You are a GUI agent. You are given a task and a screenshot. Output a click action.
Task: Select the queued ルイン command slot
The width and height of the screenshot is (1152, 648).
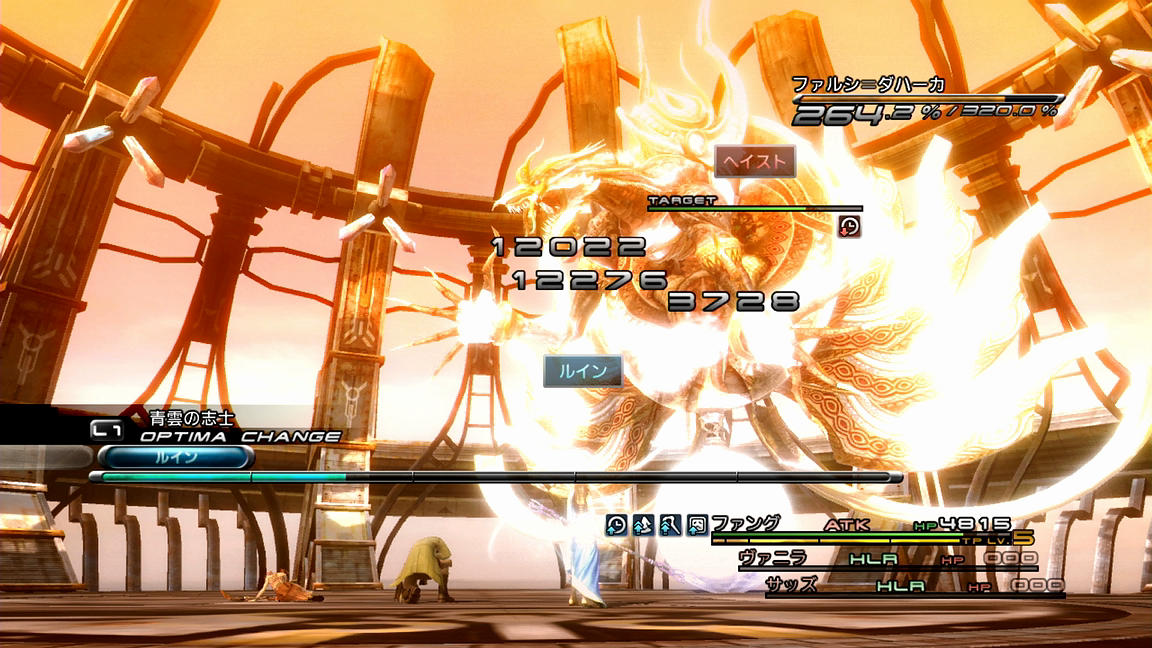click(174, 457)
